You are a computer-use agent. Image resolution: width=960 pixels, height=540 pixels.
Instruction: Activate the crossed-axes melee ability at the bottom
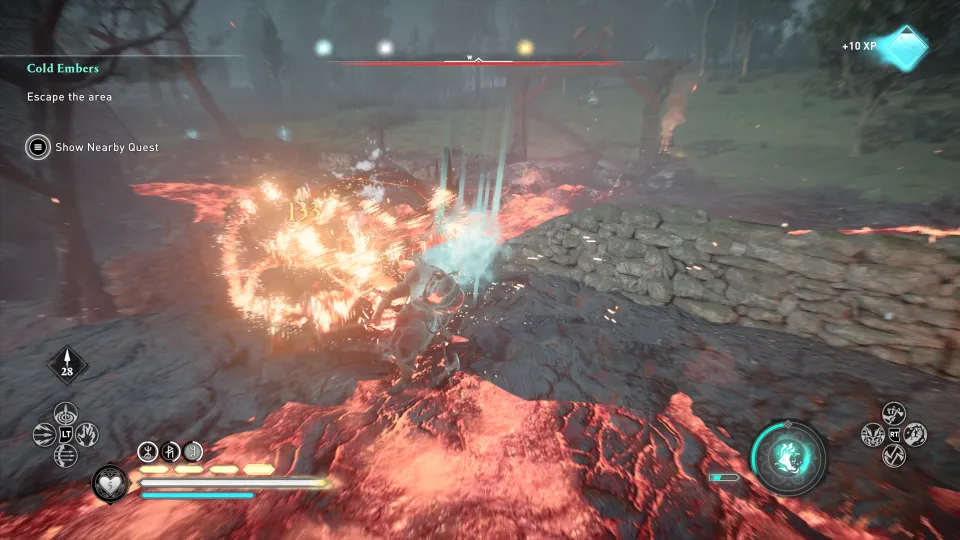pyautogui.click(x=893, y=456)
